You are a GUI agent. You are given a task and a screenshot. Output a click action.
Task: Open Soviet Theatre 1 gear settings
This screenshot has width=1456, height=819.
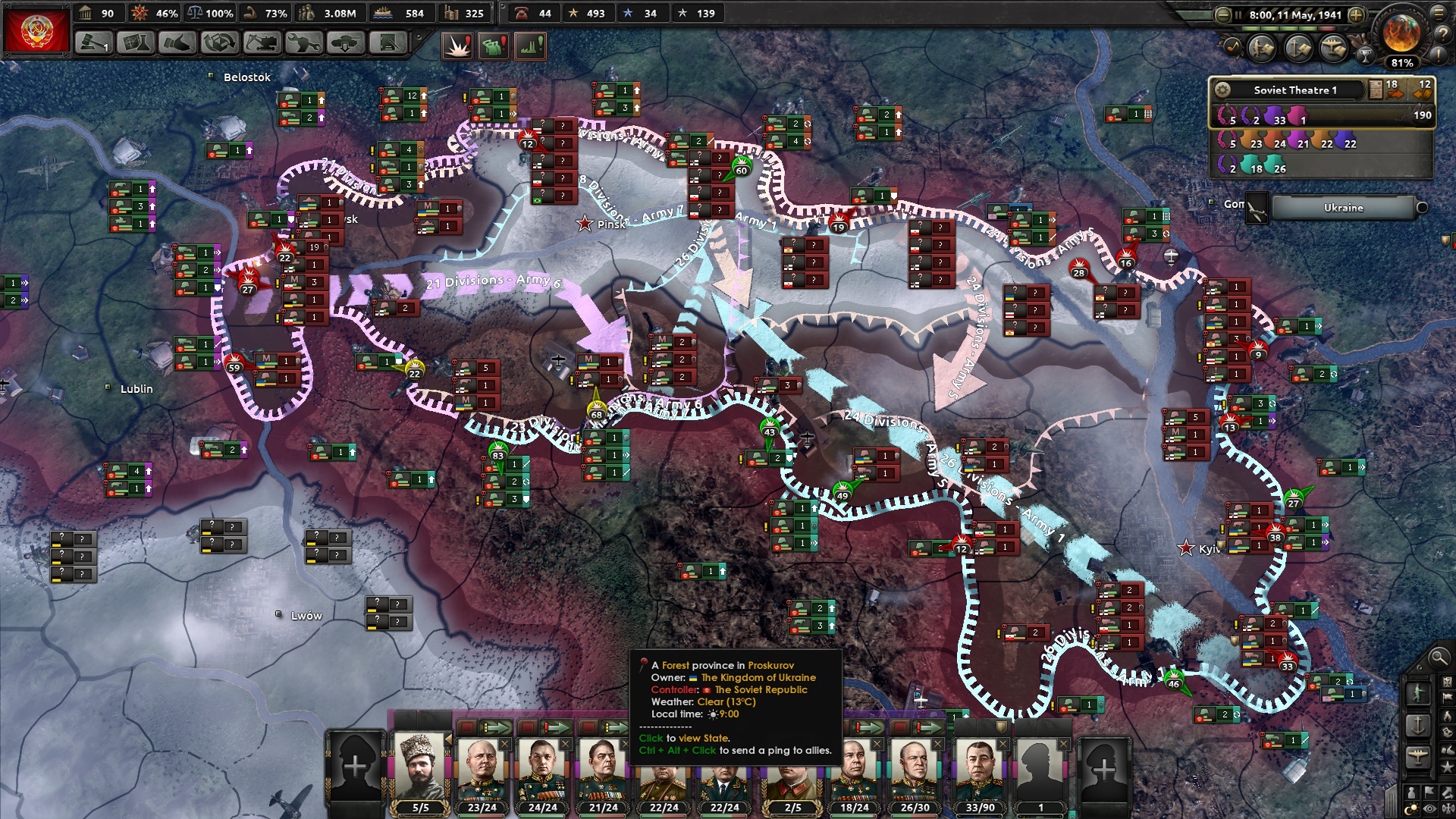click(1222, 90)
